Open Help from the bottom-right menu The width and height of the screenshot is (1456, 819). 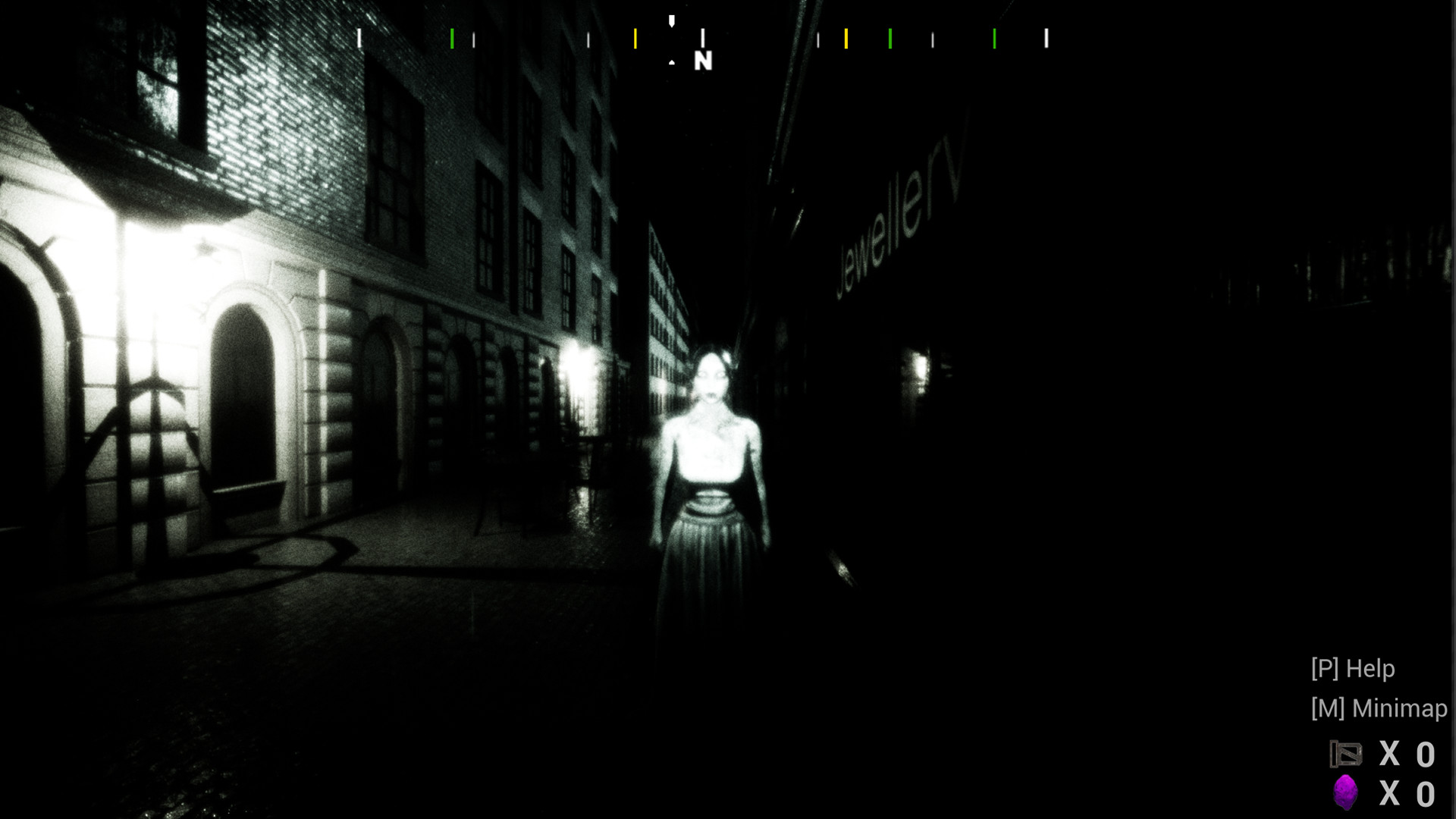tap(1352, 670)
